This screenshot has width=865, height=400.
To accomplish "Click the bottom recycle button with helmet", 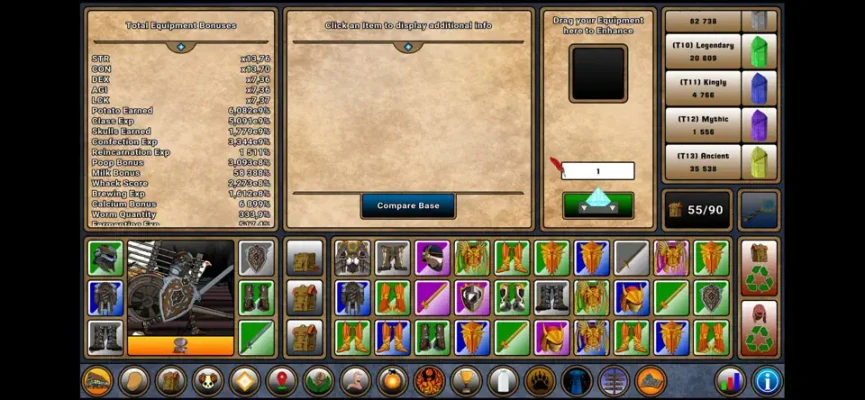I will pyautogui.click(x=760, y=327).
